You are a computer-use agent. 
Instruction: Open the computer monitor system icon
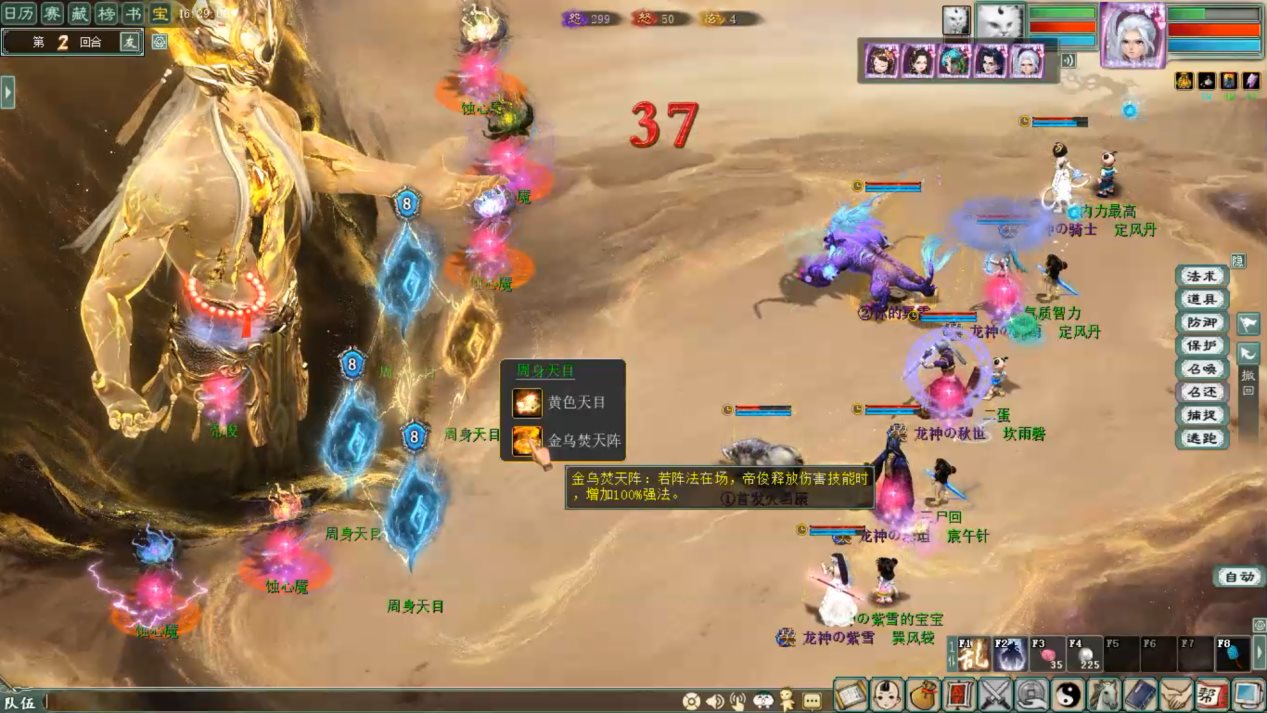pyautogui.click(x=1249, y=694)
